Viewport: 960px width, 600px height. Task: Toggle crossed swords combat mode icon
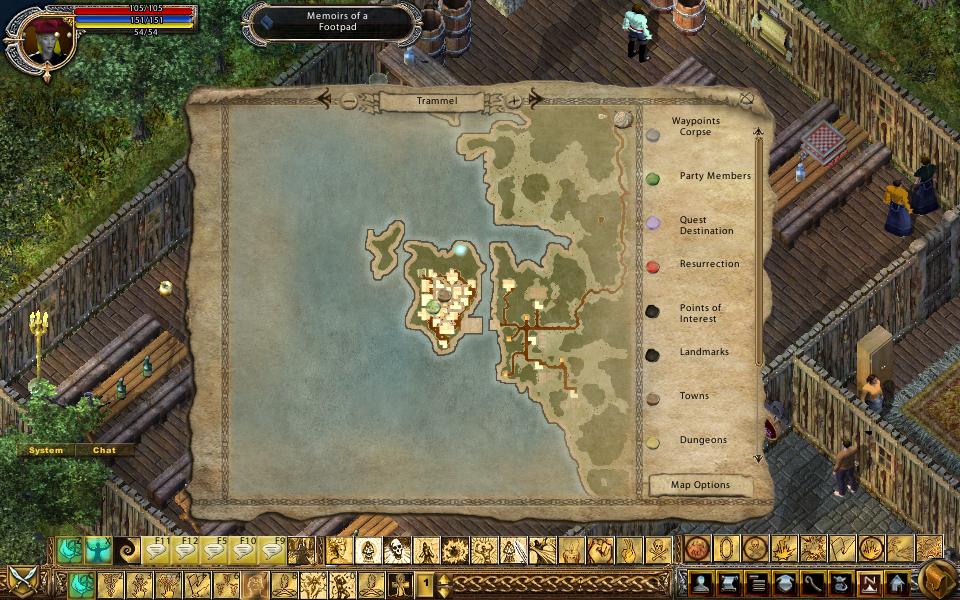[x=21, y=579]
